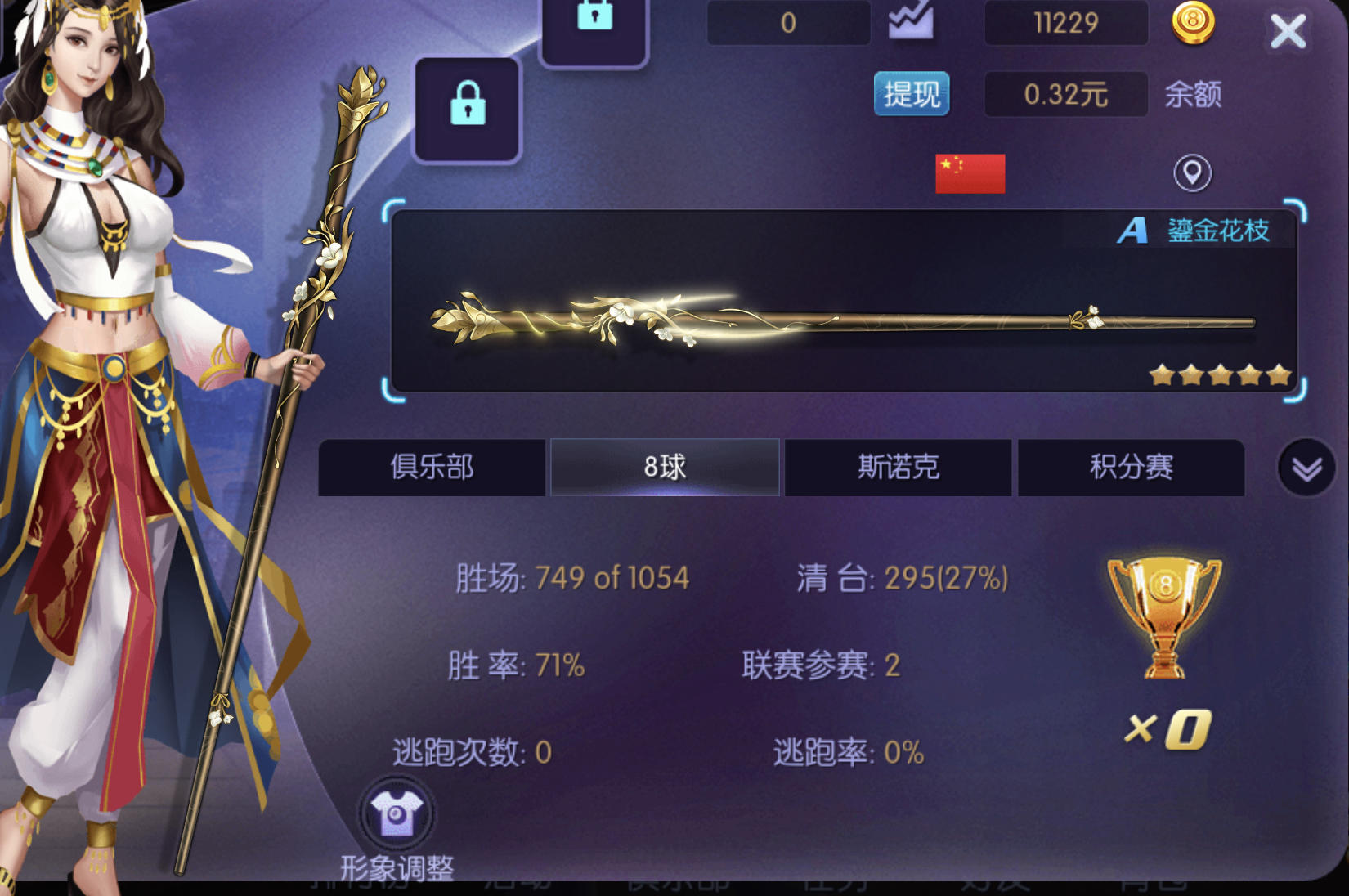The width and height of the screenshot is (1349, 896).
Task: Open the 积分赛 tab
Action: [1131, 467]
